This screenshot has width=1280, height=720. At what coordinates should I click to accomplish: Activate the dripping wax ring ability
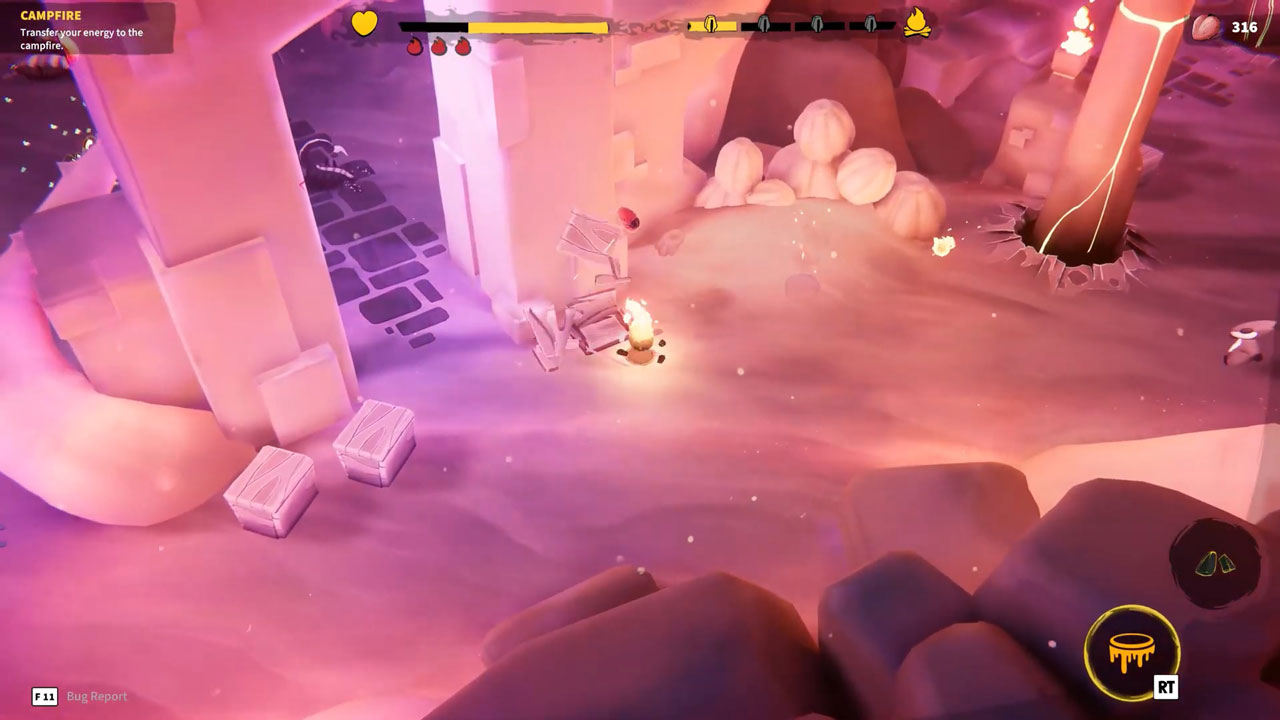1131,653
